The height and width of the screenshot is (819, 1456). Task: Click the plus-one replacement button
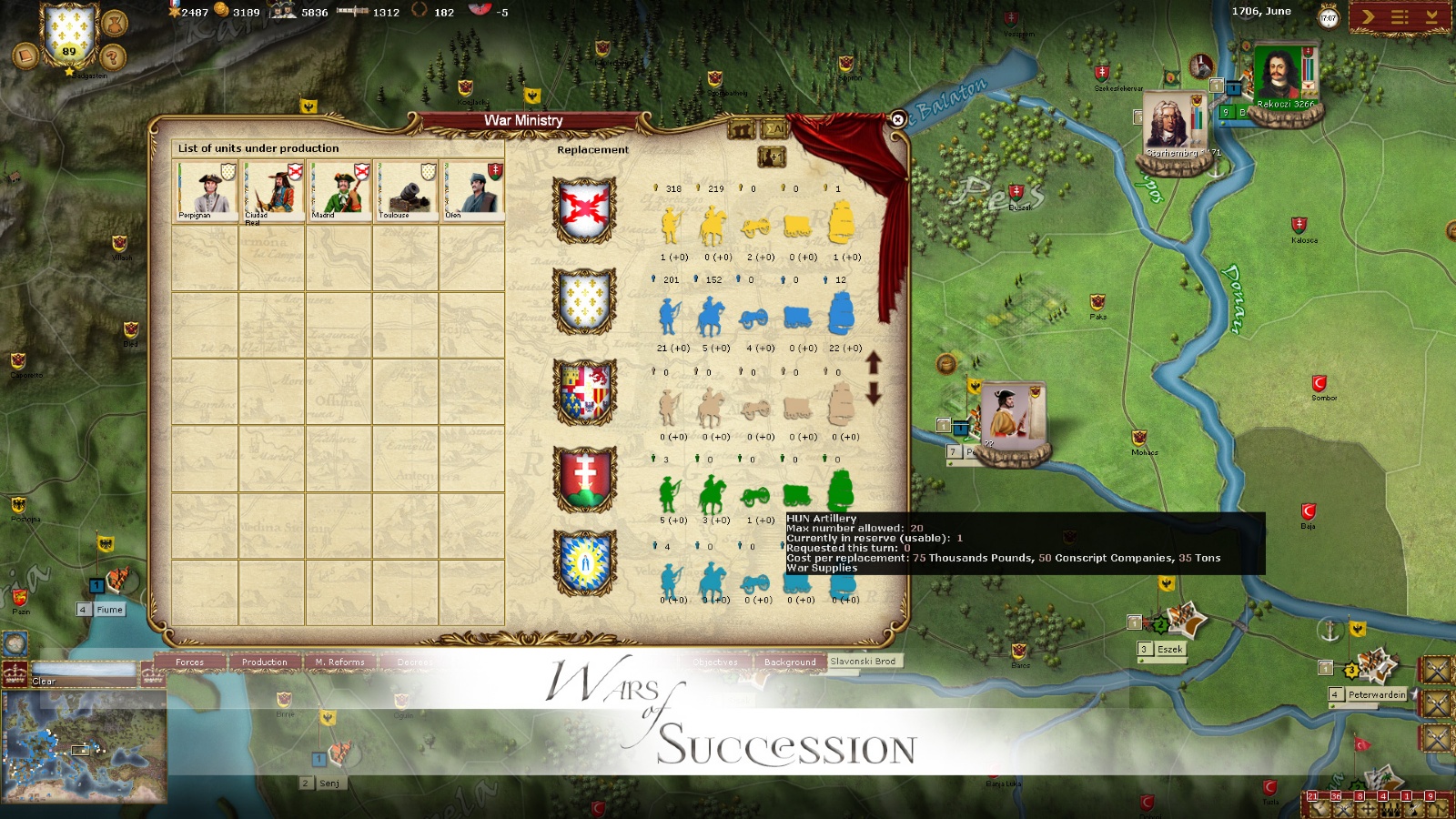772,157
